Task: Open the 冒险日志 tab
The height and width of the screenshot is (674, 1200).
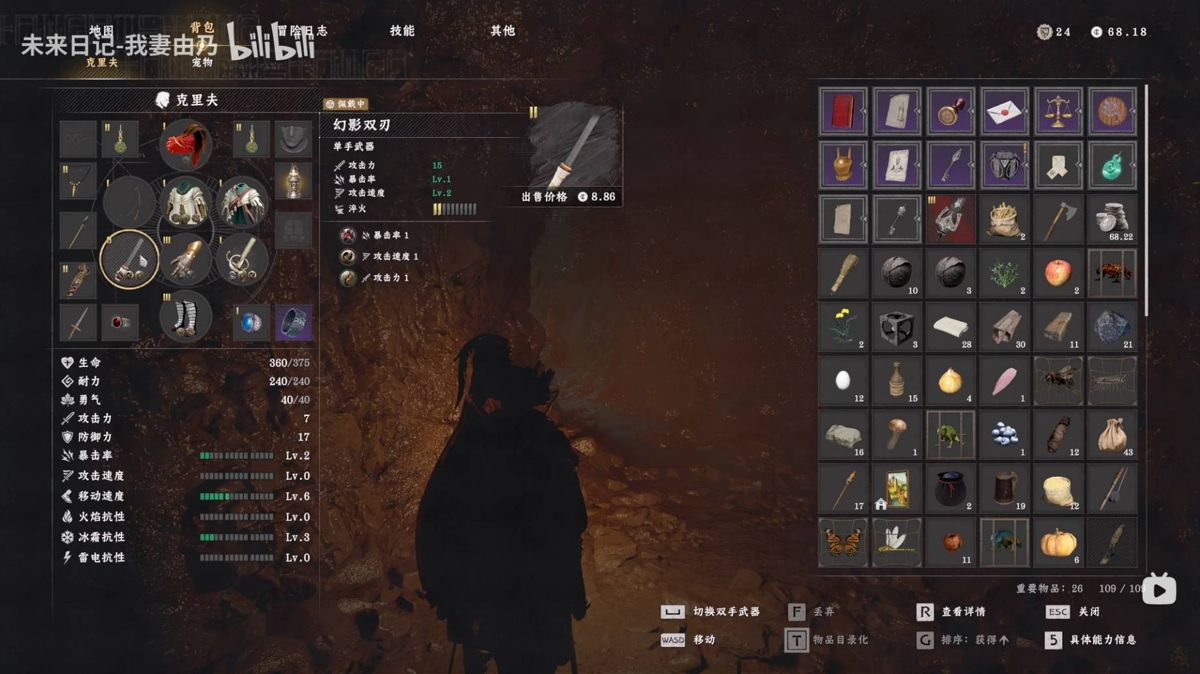Action: [298, 31]
